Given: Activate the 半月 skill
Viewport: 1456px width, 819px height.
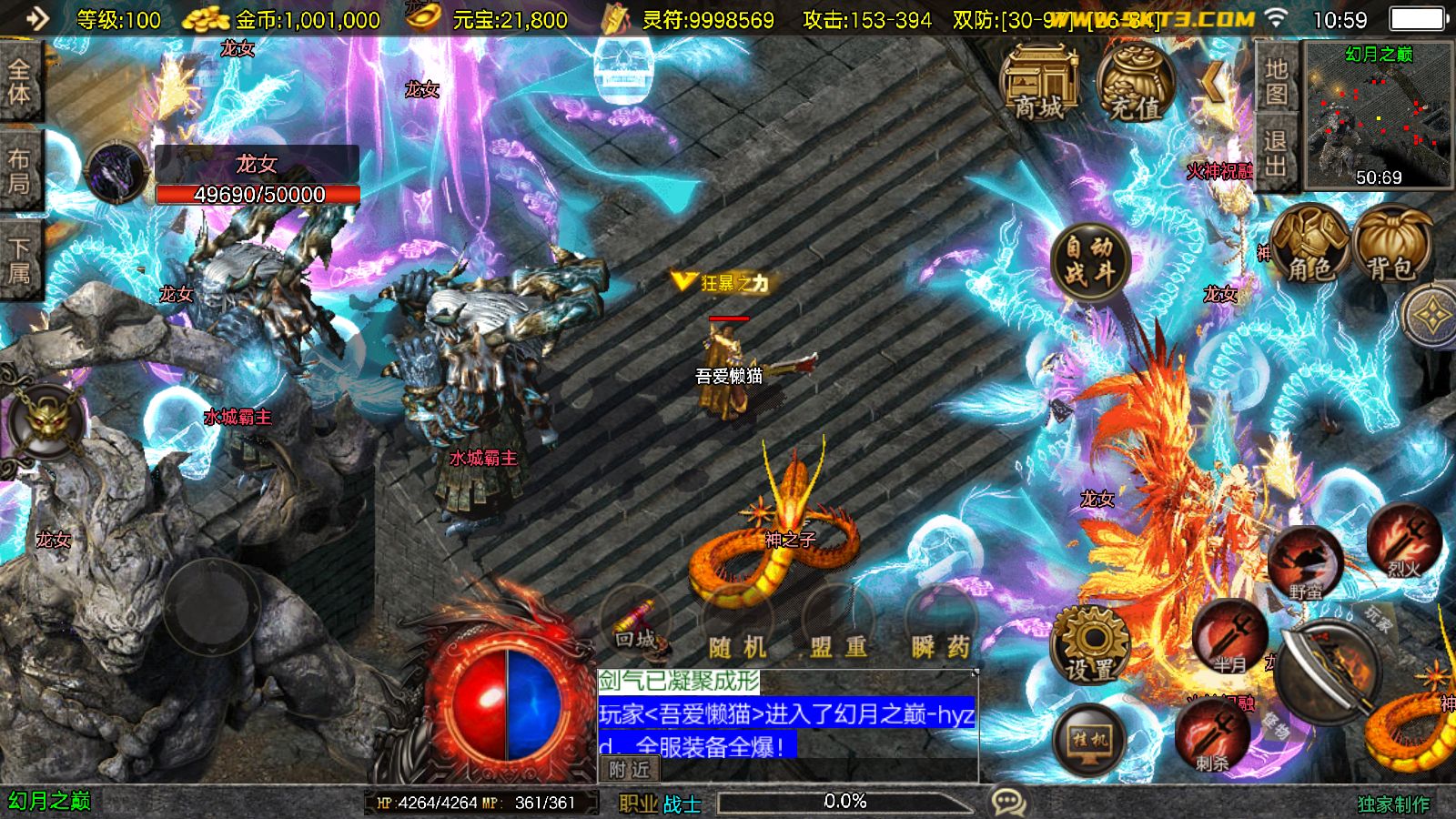Looking at the screenshot, I should 1230,637.
